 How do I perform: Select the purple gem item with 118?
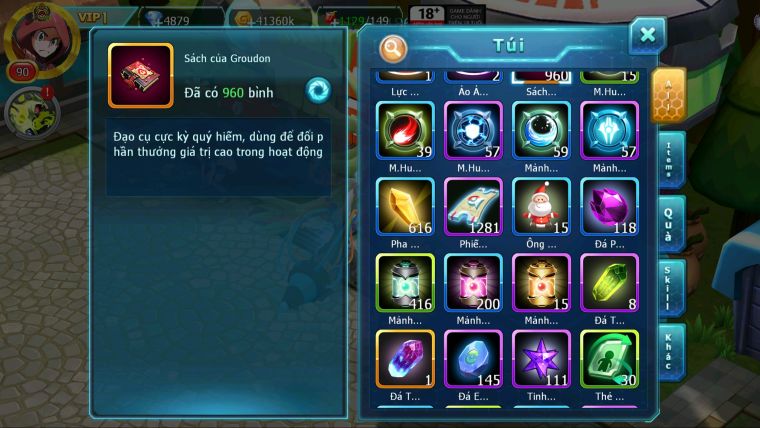click(x=609, y=206)
